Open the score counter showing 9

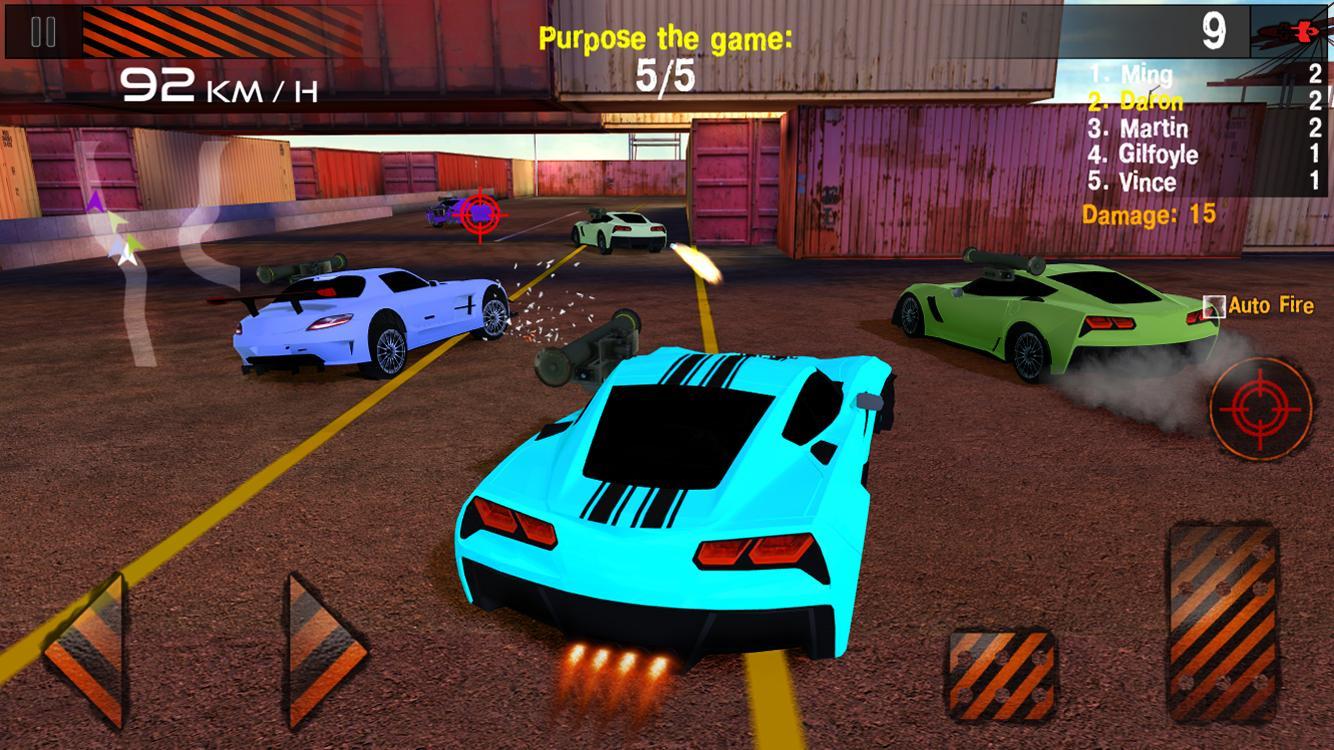click(x=1213, y=32)
